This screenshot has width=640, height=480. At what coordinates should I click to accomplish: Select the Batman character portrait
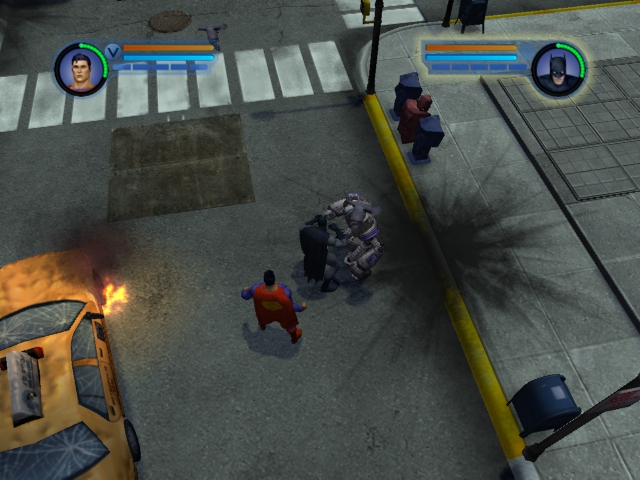[558, 68]
